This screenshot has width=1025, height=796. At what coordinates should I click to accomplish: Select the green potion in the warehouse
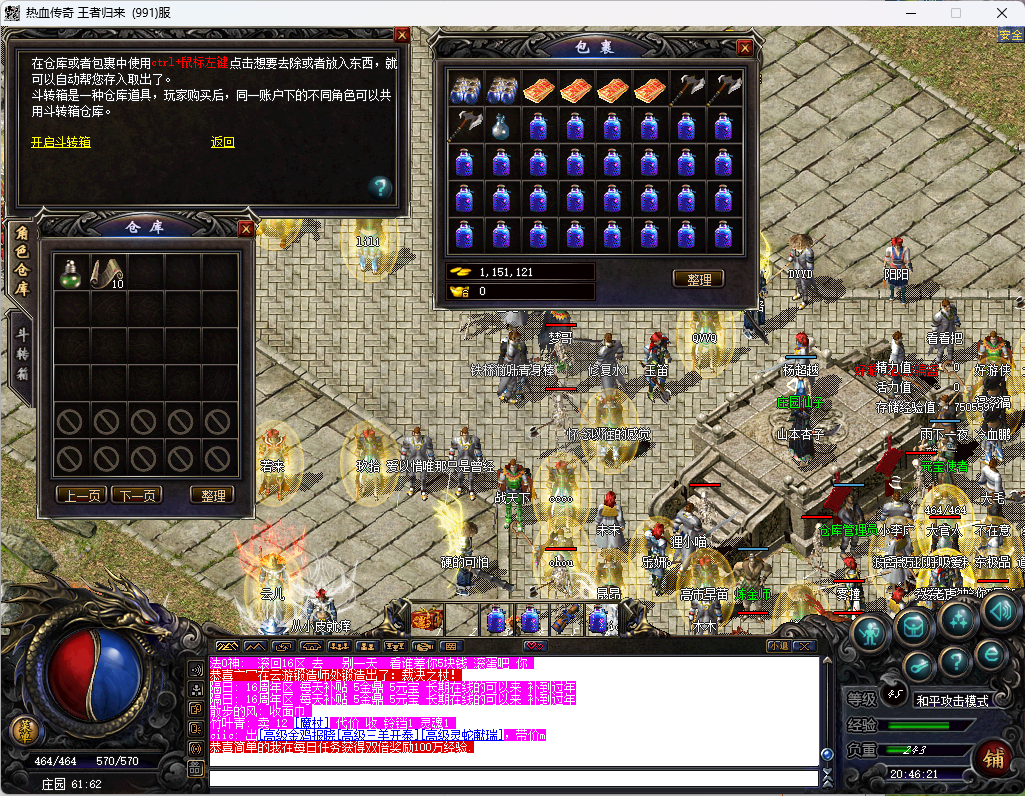tap(71, 272)
